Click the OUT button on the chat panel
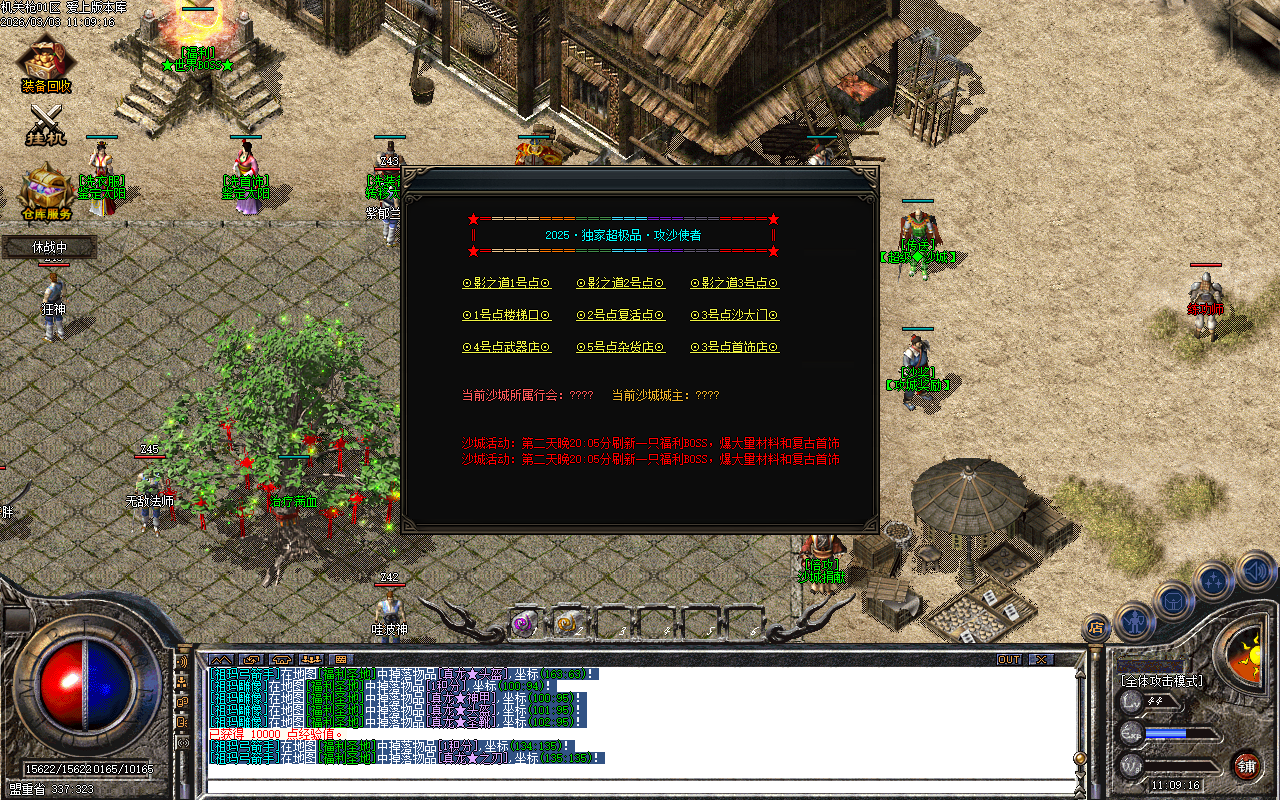 point(1008,659)
